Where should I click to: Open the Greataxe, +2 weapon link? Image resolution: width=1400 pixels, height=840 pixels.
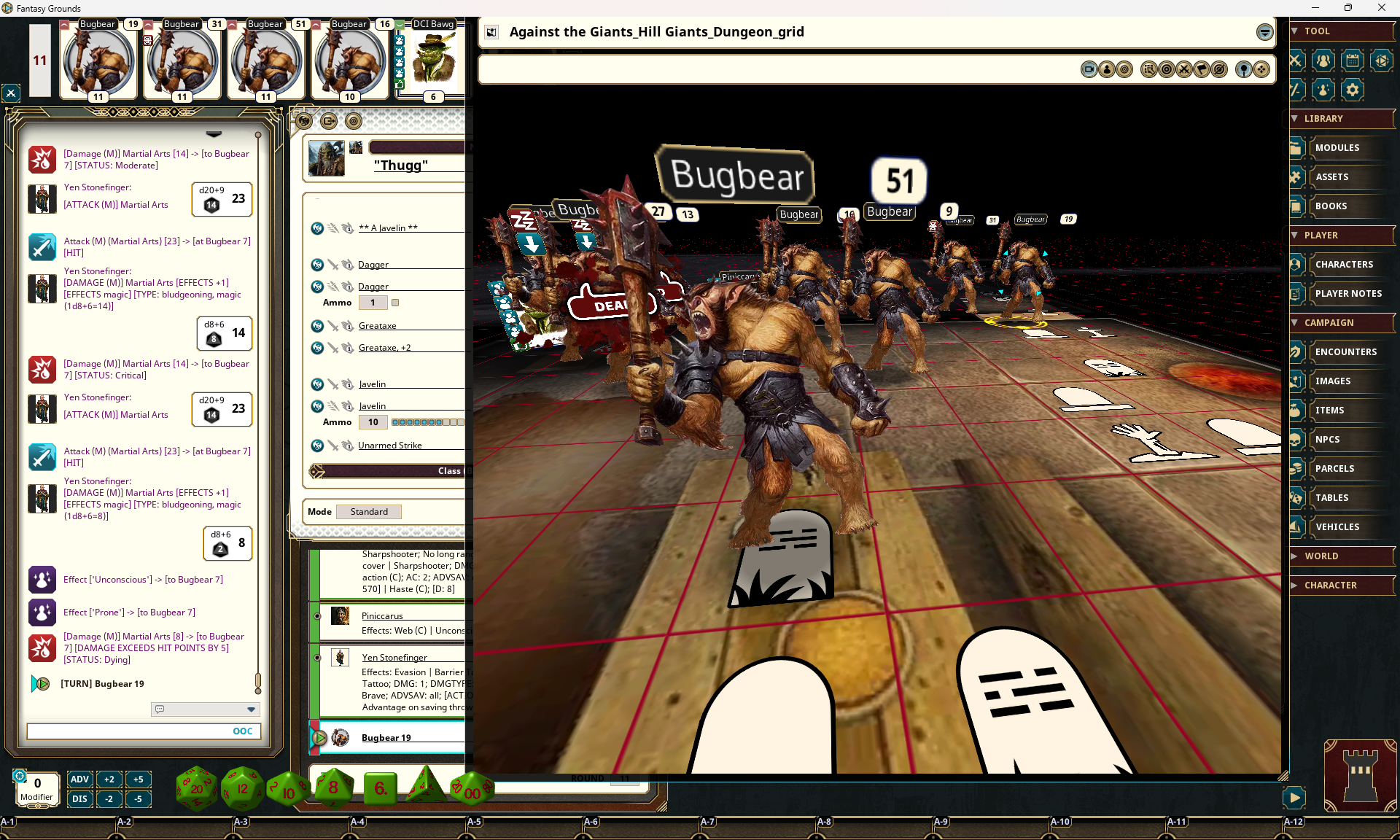pos(384,347)
